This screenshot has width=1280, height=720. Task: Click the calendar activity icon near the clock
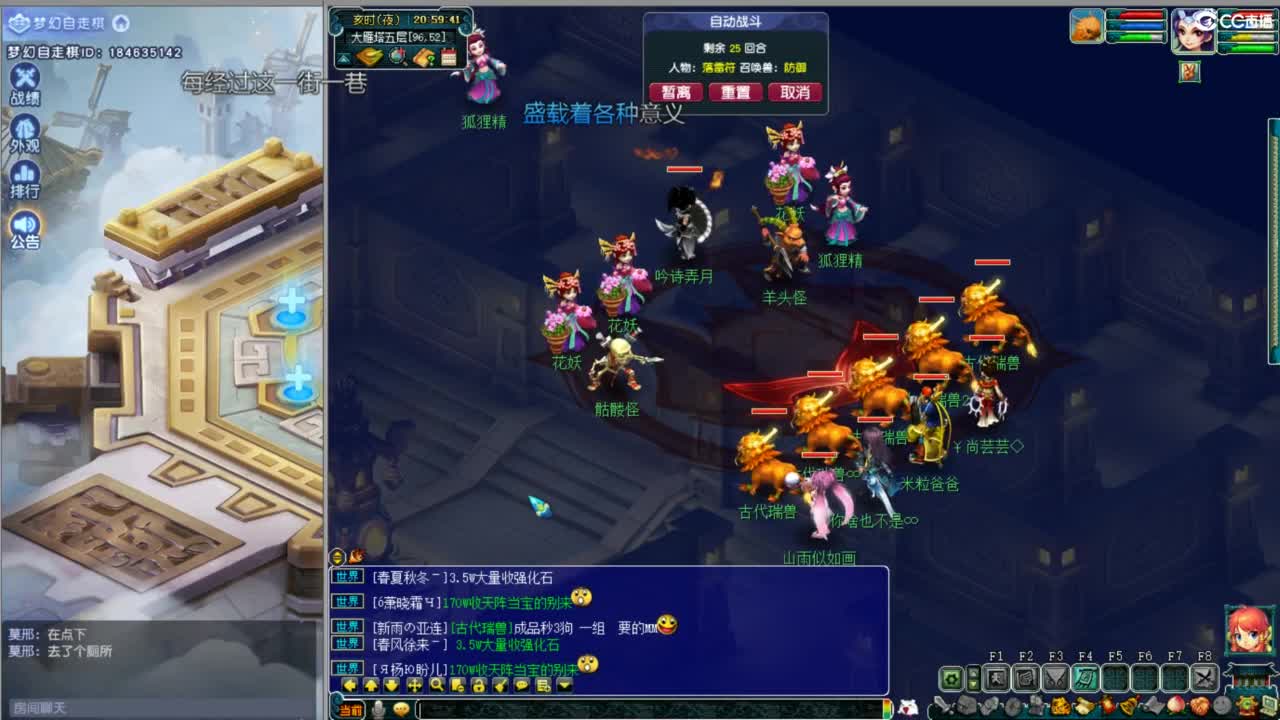click(448, 57)
